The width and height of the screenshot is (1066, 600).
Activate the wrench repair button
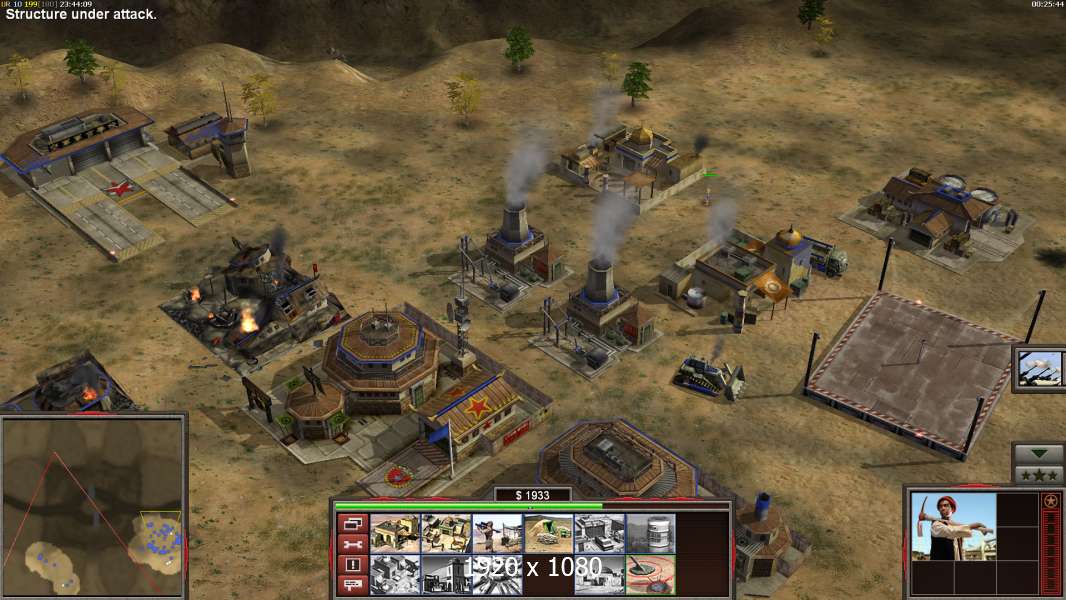352,544
